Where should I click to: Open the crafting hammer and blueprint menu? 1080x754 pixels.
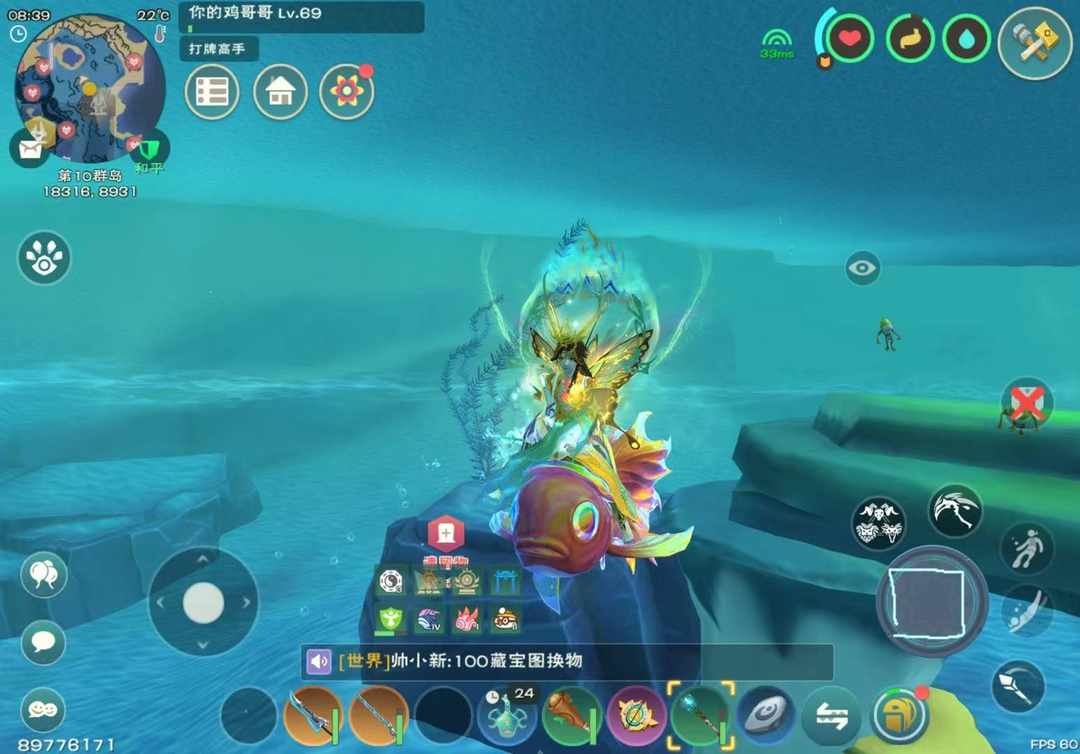[x=1034, y=43]
